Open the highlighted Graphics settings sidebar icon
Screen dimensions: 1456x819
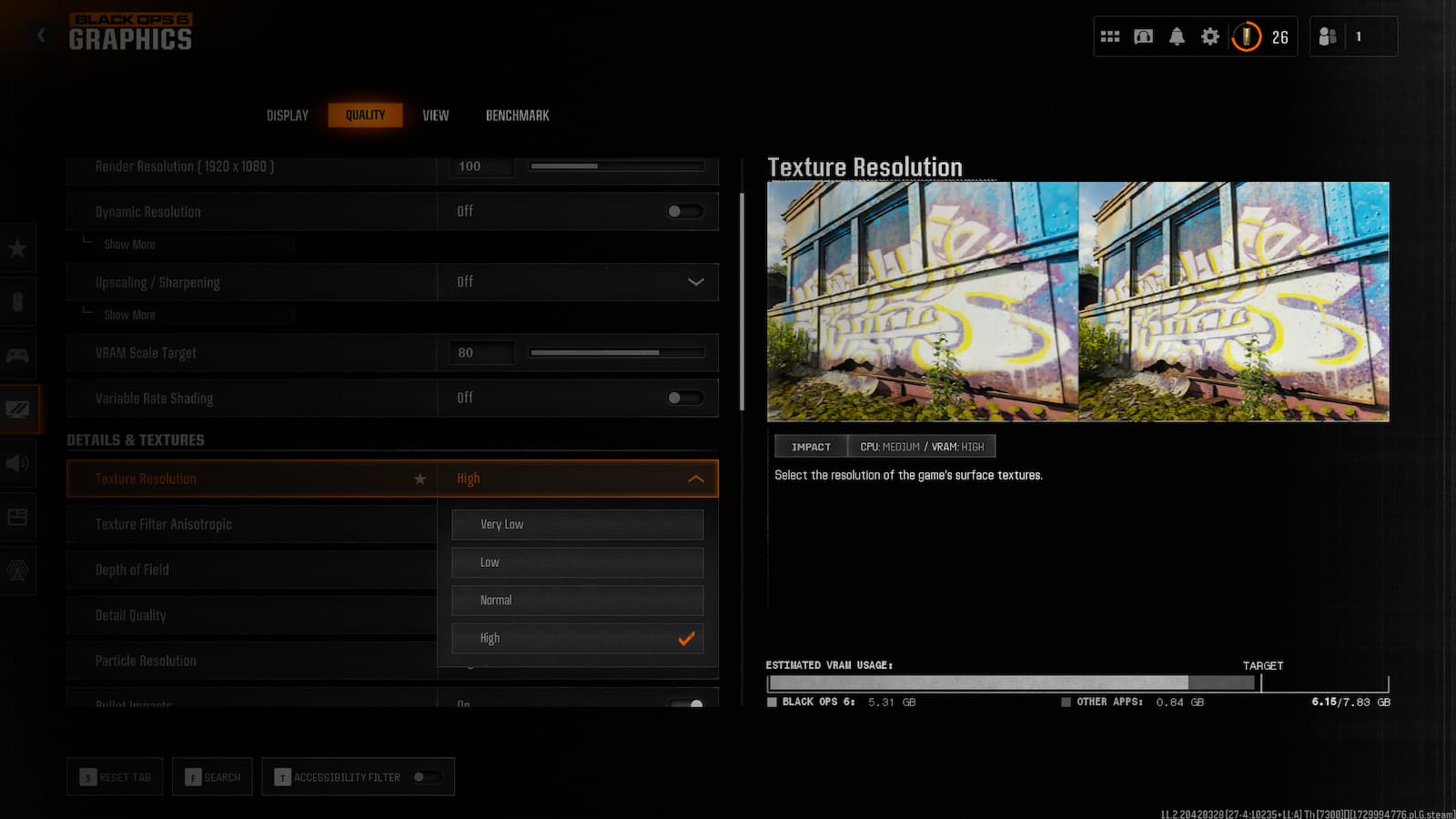coord(18,408)
